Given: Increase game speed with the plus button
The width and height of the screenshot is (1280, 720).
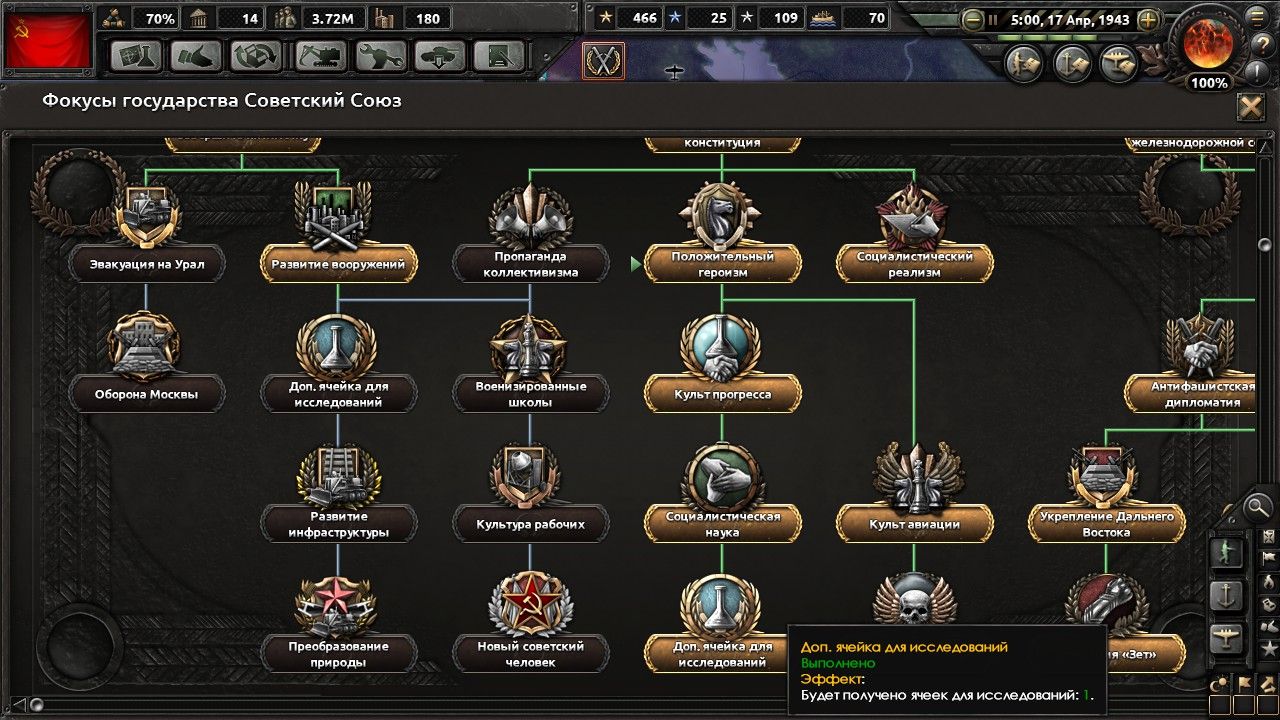Looking at the screenshot, I should click(x=1148, y=18).
